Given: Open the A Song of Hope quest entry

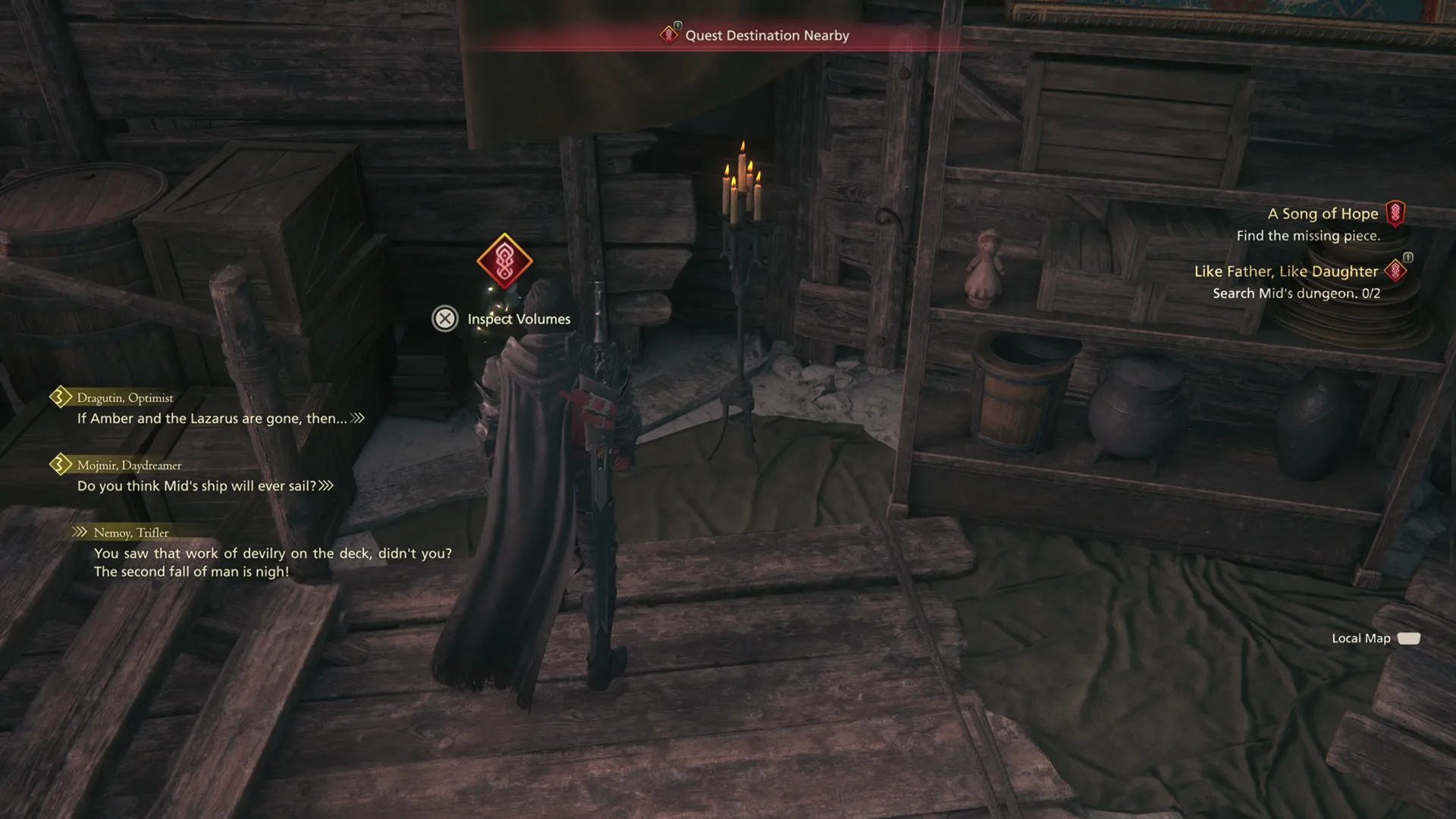Looking at the screenshot, I should pos(1323,213).
